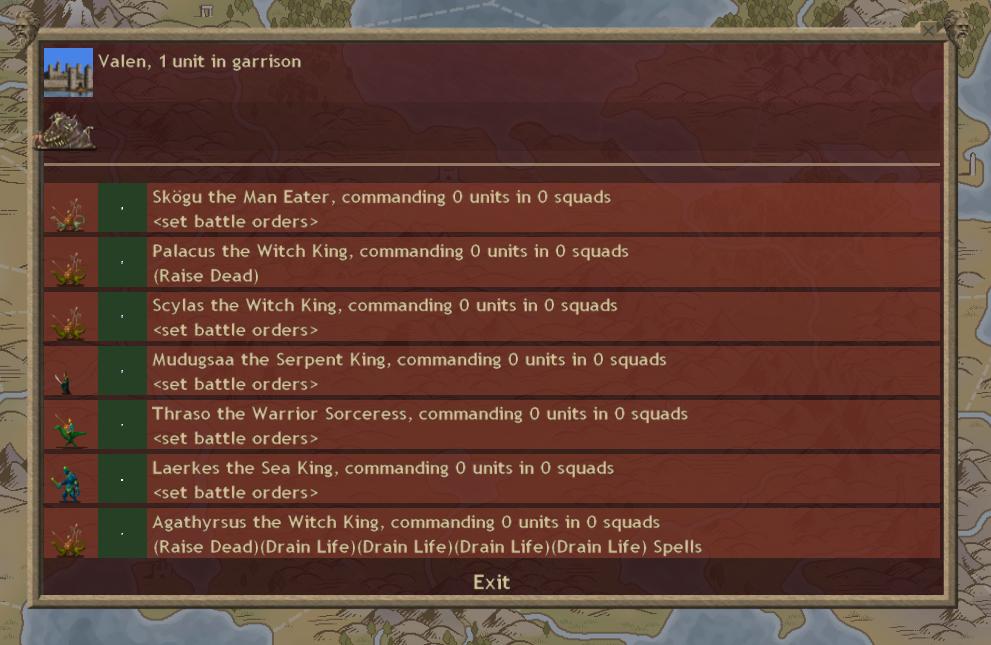Image resolution: width=991 pixels, height=645 pixels.
Task: Select Agathyrsus the Witch King
Action: pyautogui.click(x=406, y=522)
